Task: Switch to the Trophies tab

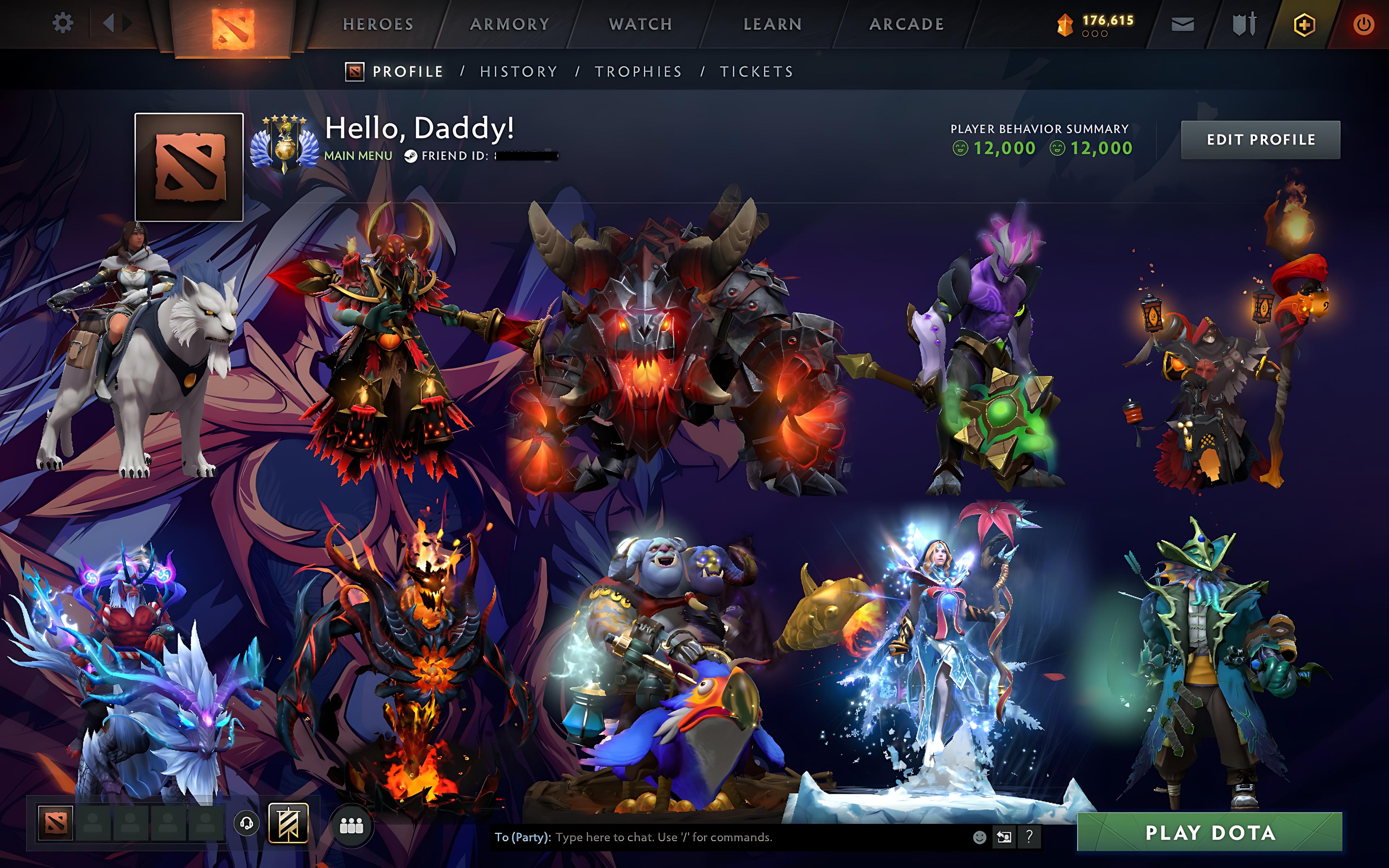Action: point(639,71)
